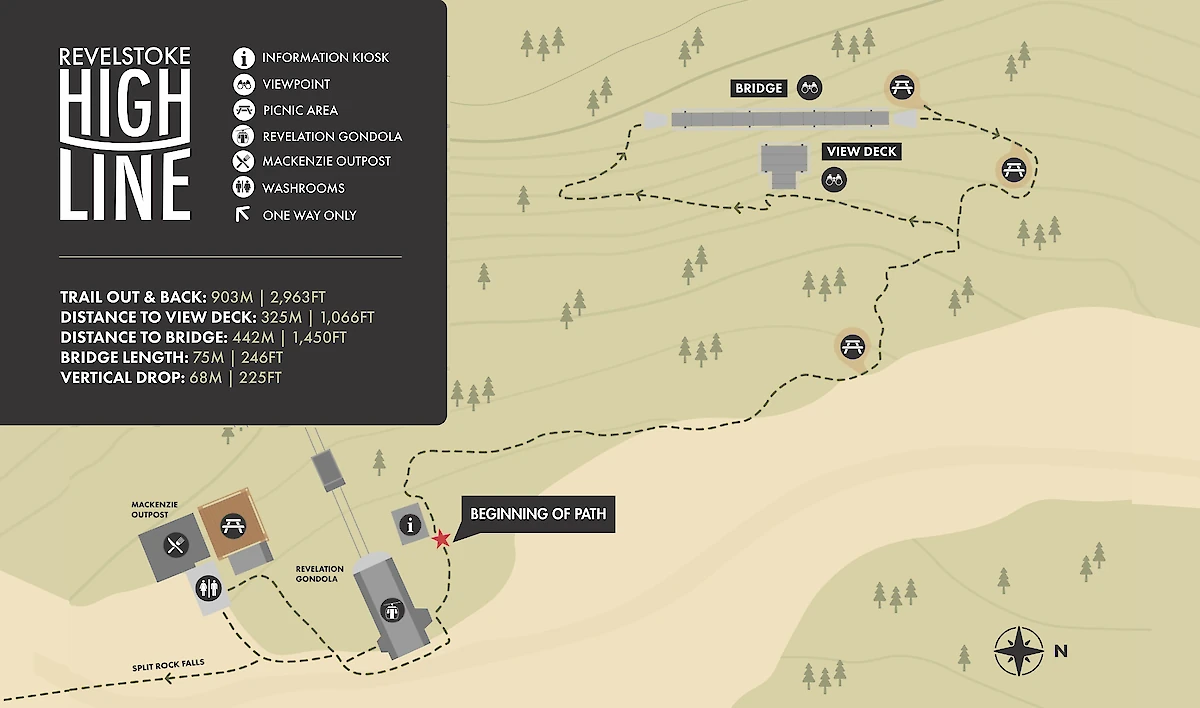1200x708 pixels.
Task: Click the binoculars marker beside the Bridge label
Action: click(809, 89)
